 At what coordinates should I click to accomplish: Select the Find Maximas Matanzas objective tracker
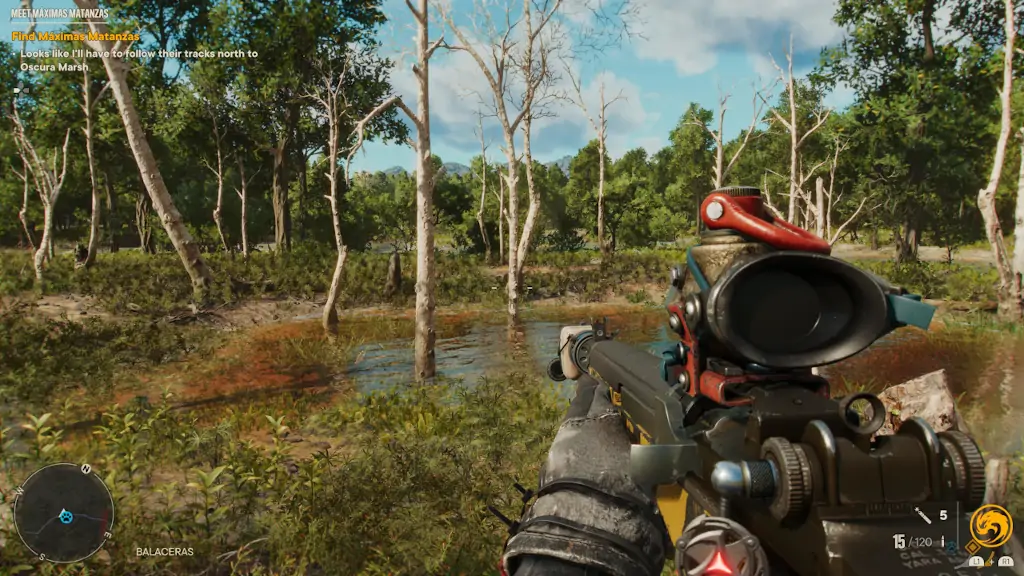(x=76, y=36)
